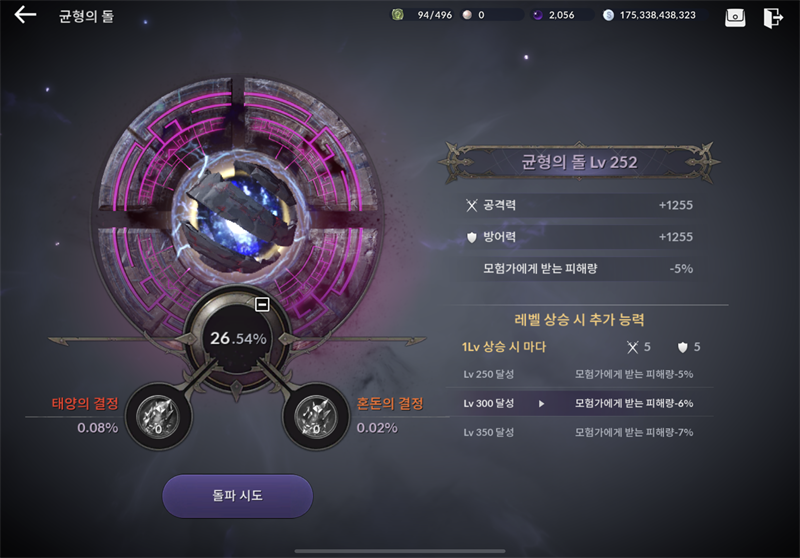Select the Lv 350 달성 bonus row
The image size is (800, 558).
587,432
